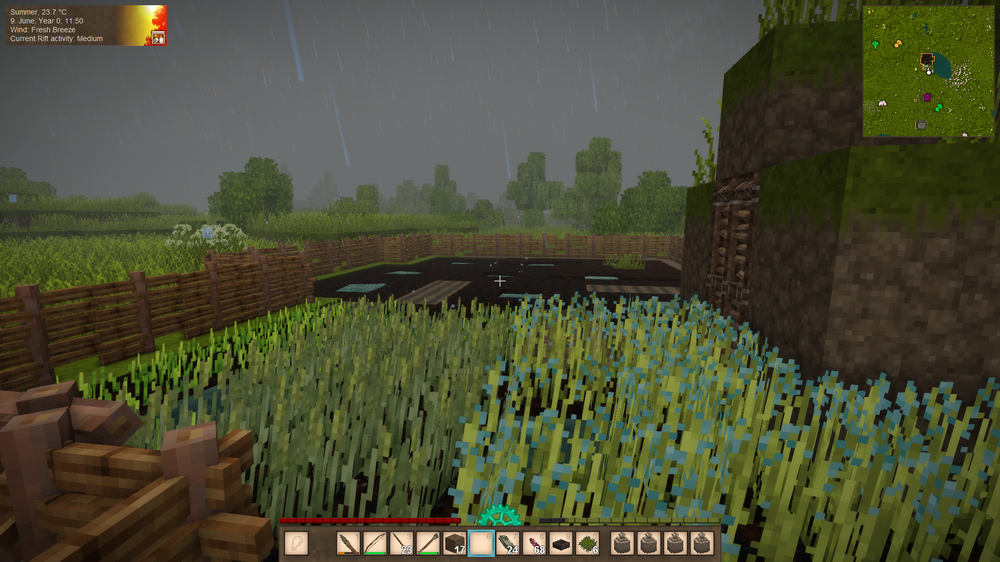Select the stack of 23 arrows
1000x562 pixels.
[401, 544]
